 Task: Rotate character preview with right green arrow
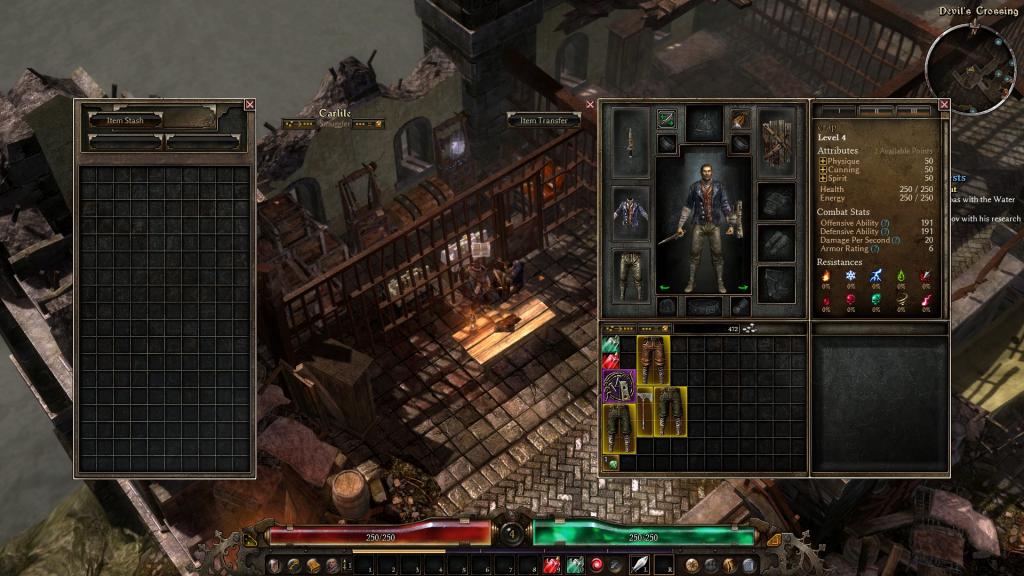tap(743, 288)
